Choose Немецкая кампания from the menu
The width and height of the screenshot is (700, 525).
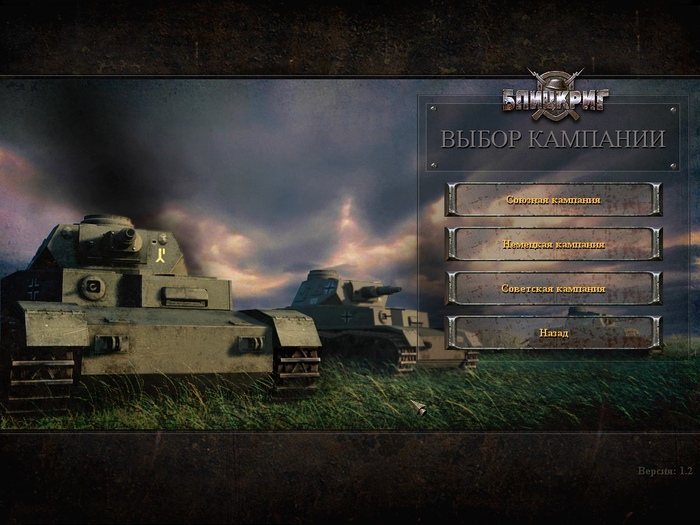553,244
